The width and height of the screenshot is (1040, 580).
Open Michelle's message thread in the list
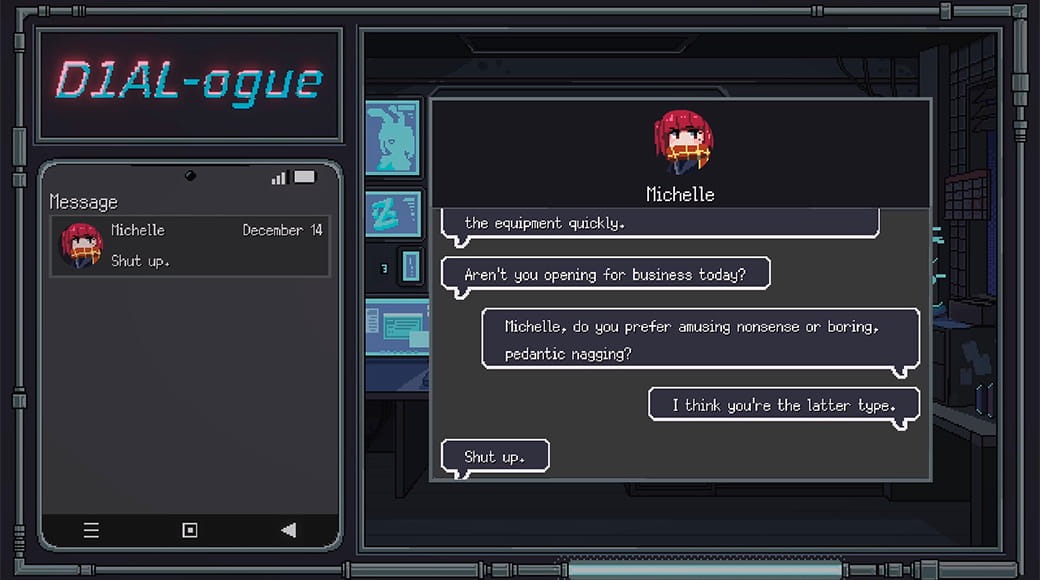click(190, 246)
